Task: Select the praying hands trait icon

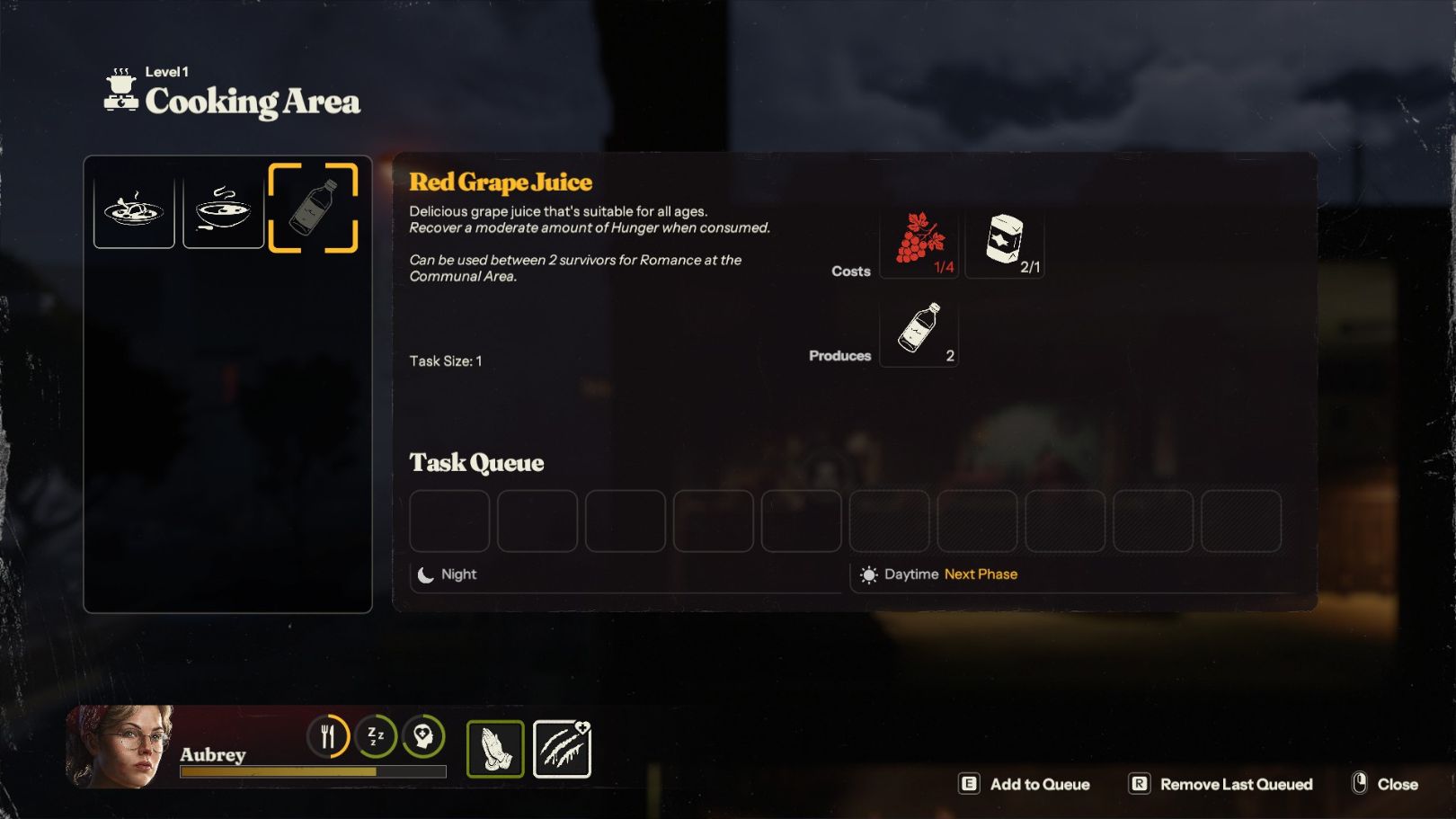Action: tap(495, 749)
